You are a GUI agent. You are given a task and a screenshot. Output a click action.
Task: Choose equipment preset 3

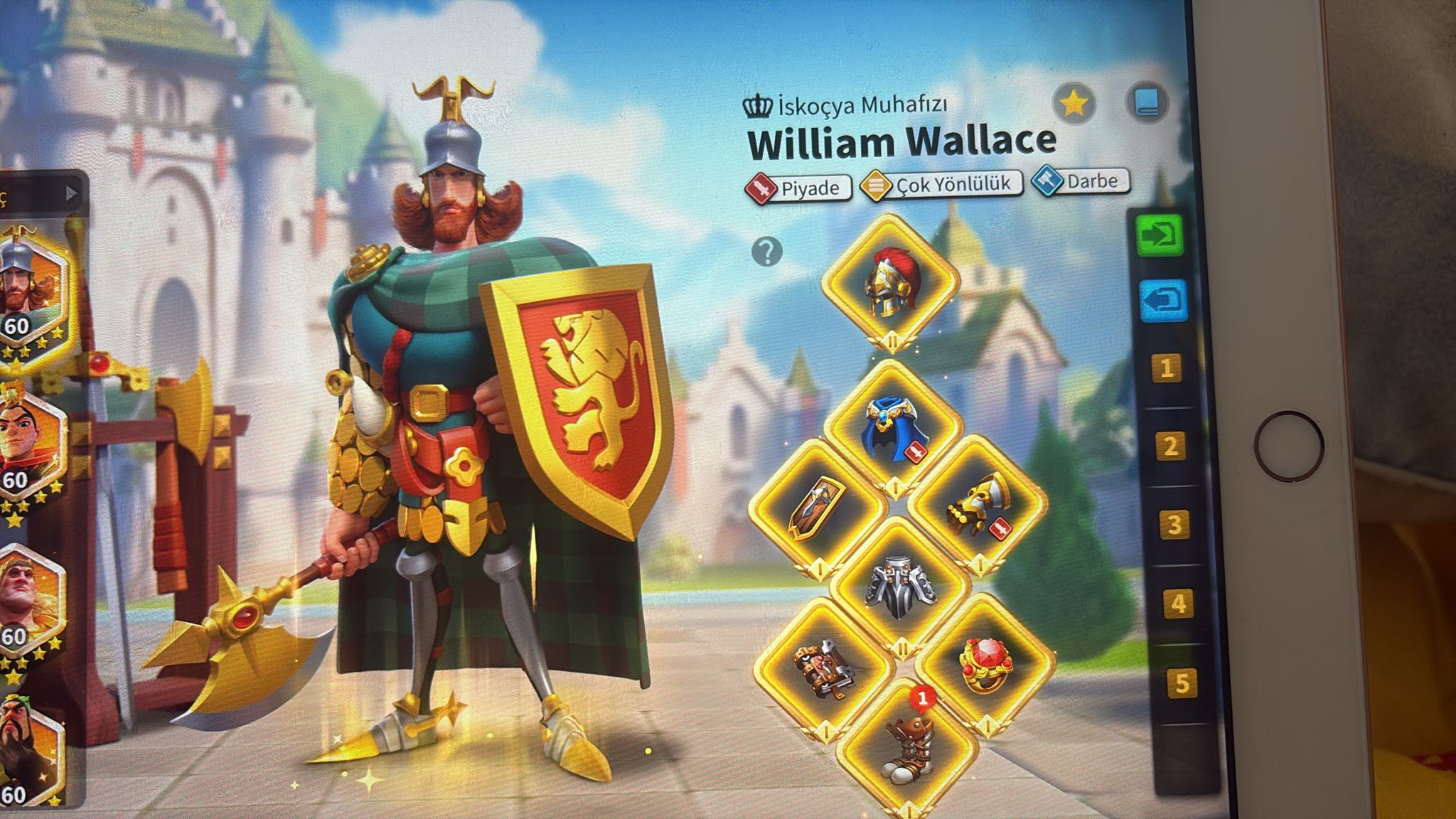pyautogui.click(x=1174, y=525)
